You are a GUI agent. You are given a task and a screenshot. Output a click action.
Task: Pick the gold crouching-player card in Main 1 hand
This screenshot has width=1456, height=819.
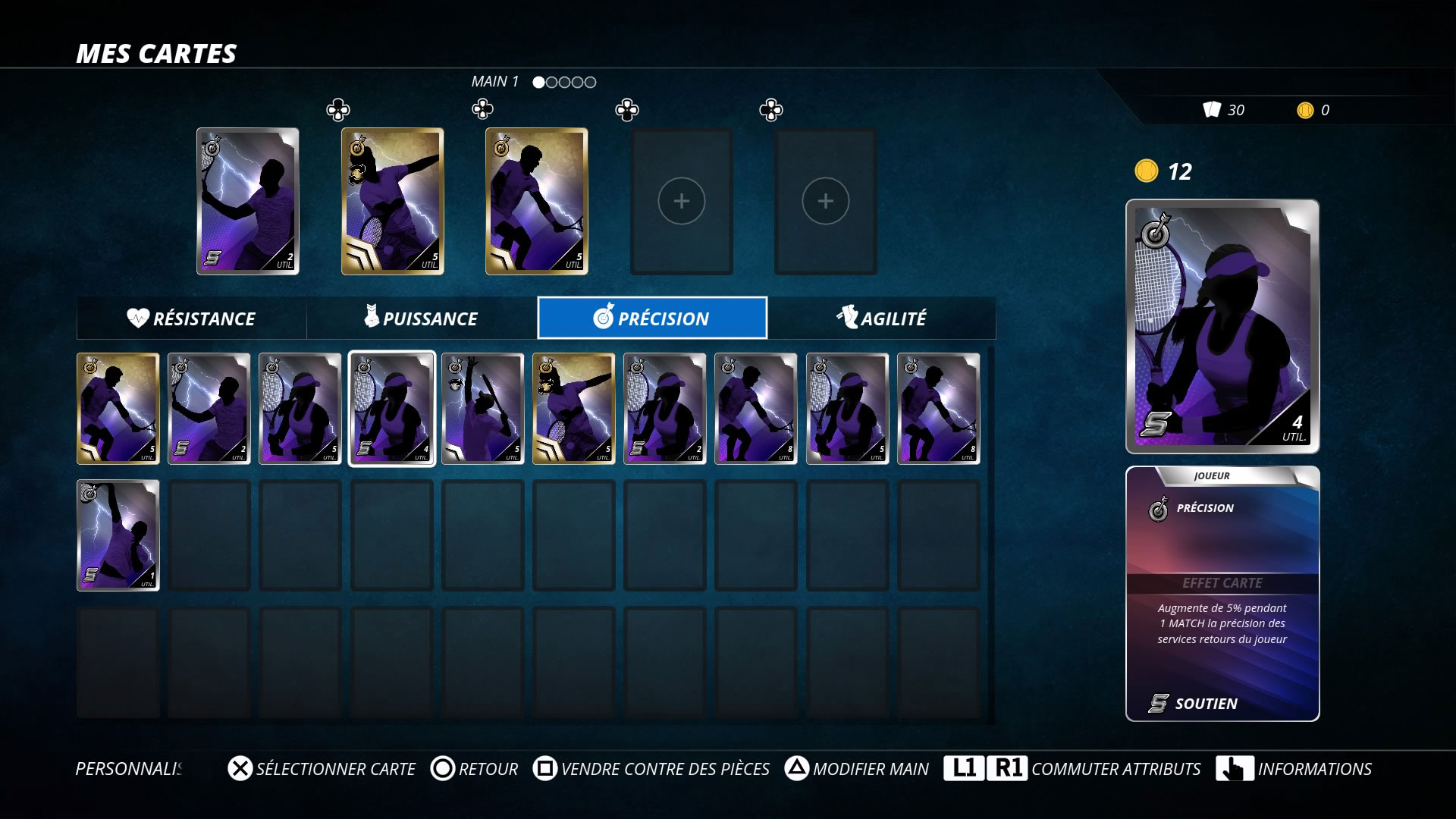point(536,201)
